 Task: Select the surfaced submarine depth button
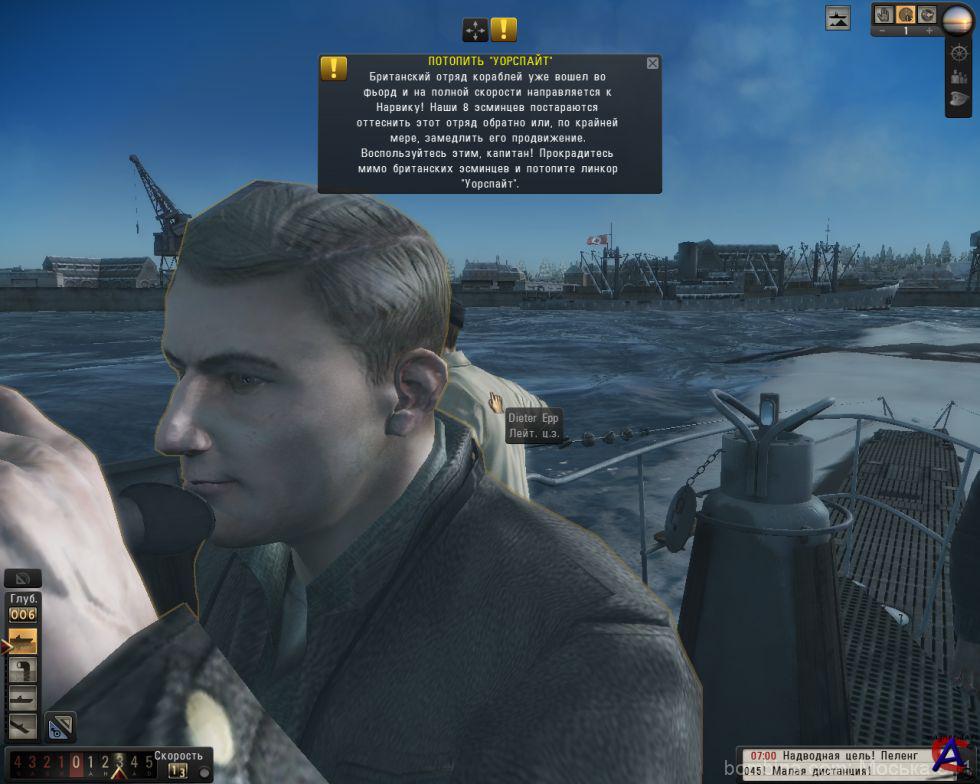pyautogui.click(x=22, y=641)
